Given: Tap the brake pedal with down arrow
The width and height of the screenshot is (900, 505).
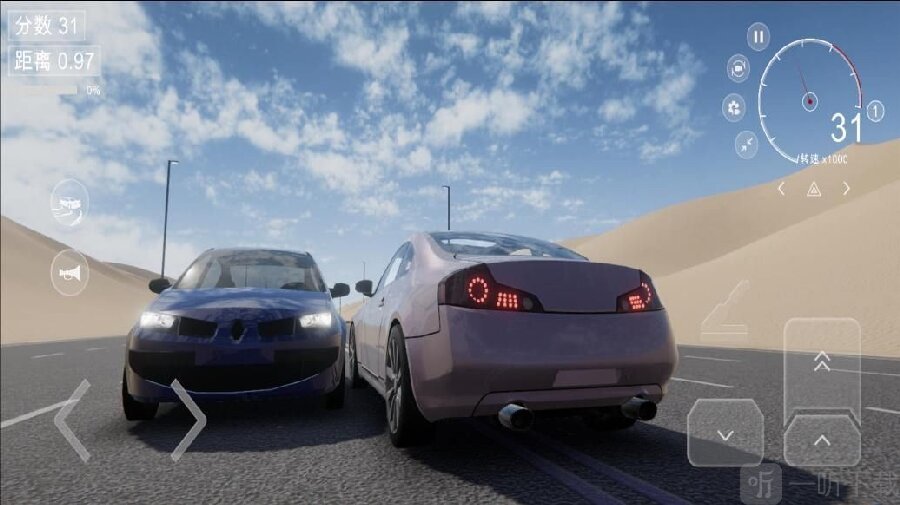Looking at the screenshot, I should pyautogui.click(x=726, y=433).
